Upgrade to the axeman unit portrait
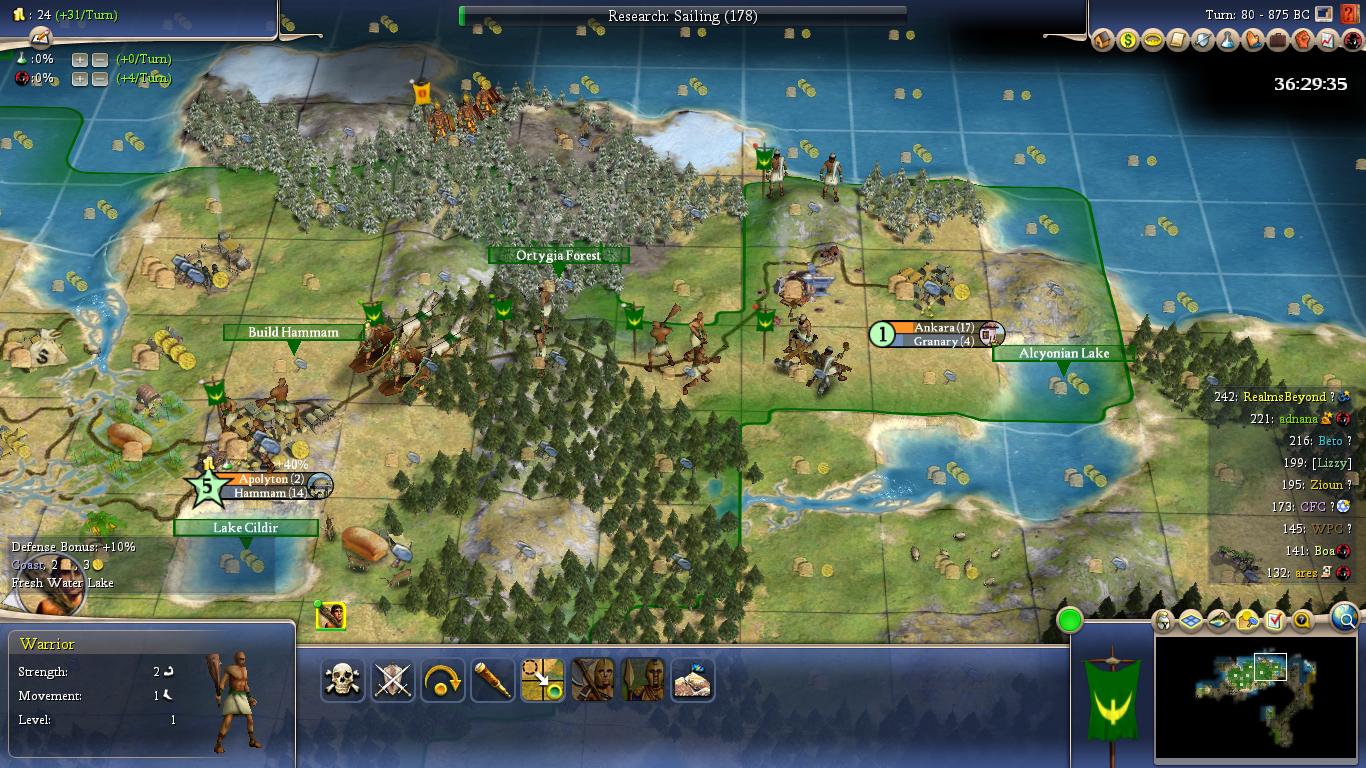 click(593, 681)
